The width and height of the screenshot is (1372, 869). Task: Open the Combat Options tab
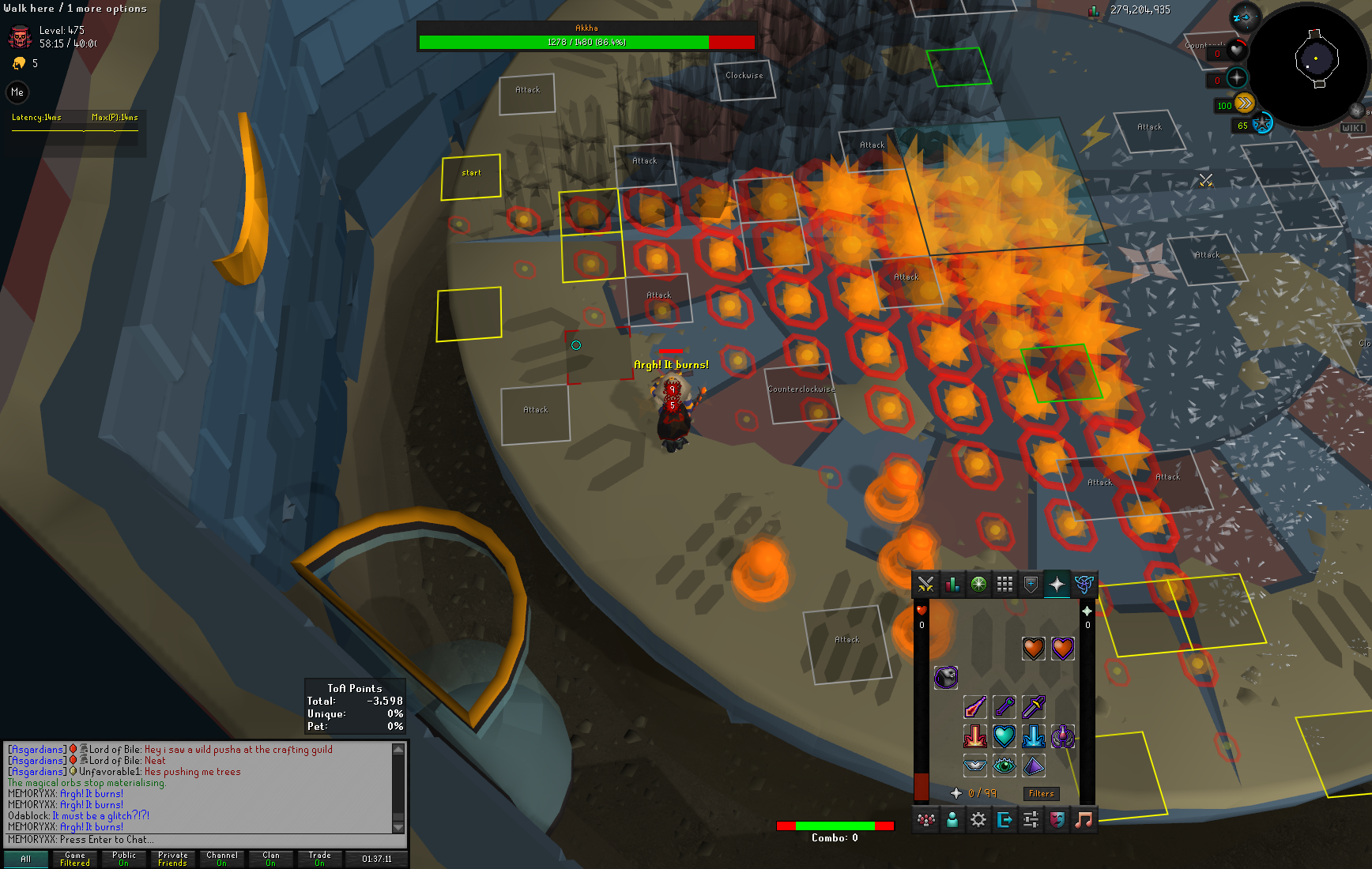(x=925, y=585)
